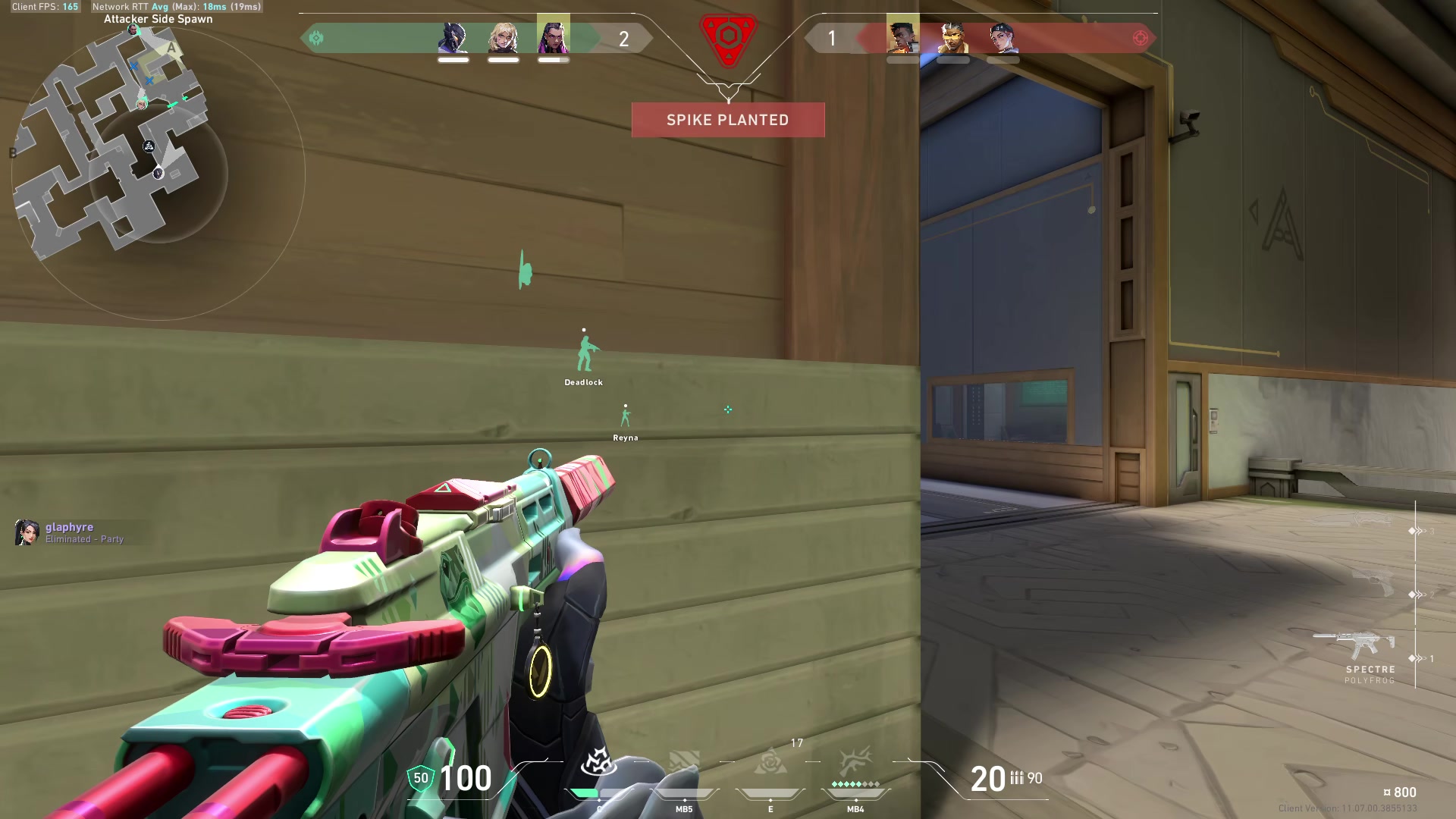
Task: Click the red enemy emblem right of the scoreboard
Action: coord(1140,36)
